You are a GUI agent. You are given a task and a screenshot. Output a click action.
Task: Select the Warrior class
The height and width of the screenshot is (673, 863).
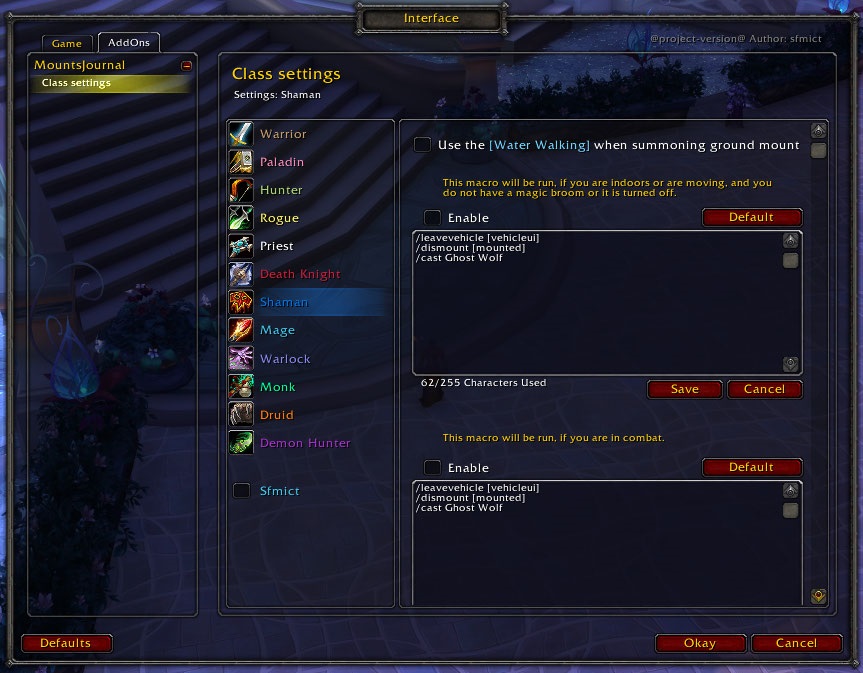[283, 134]
